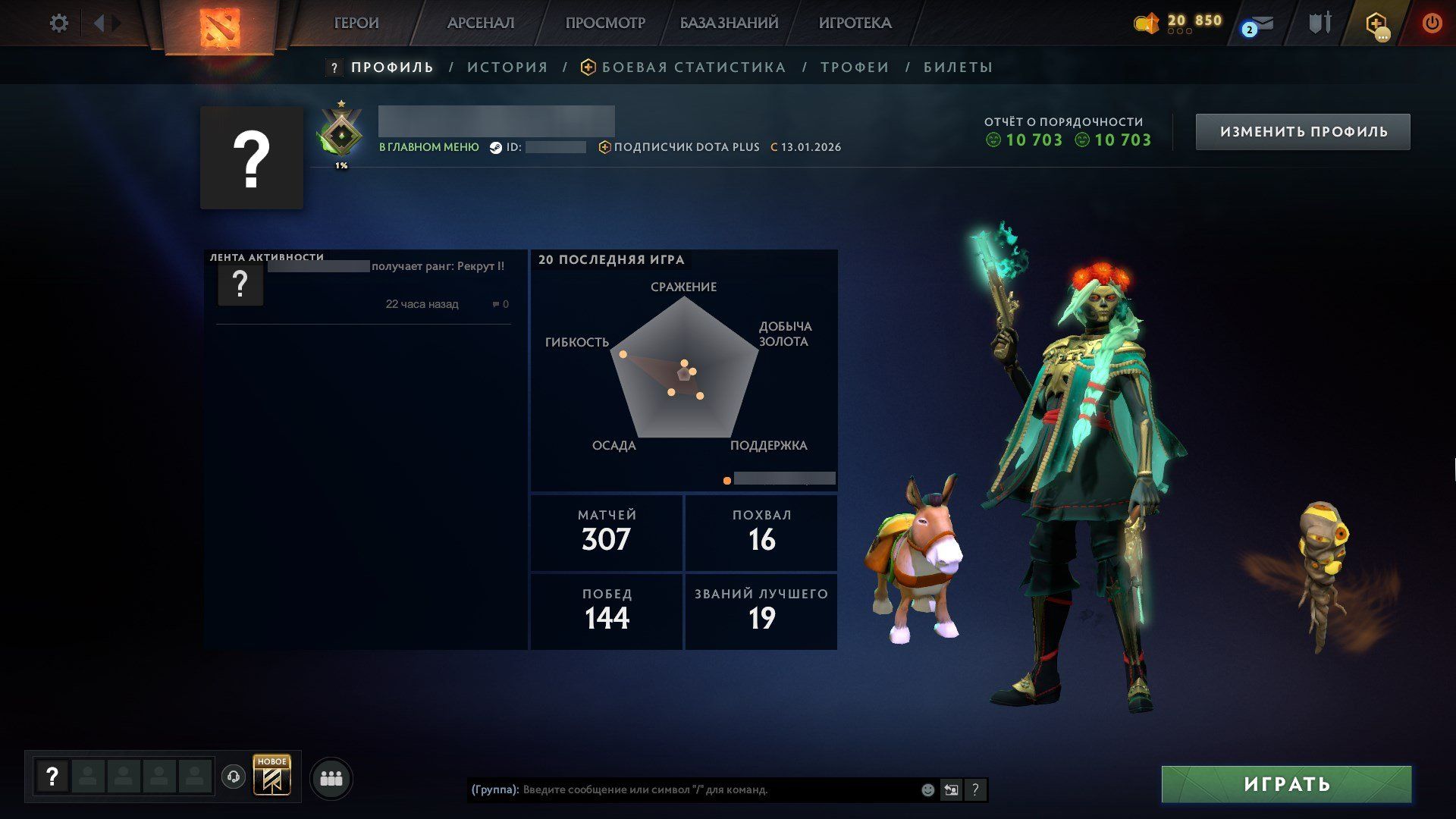
Task: Open the settings gear icon
Action: coord(58,23)
